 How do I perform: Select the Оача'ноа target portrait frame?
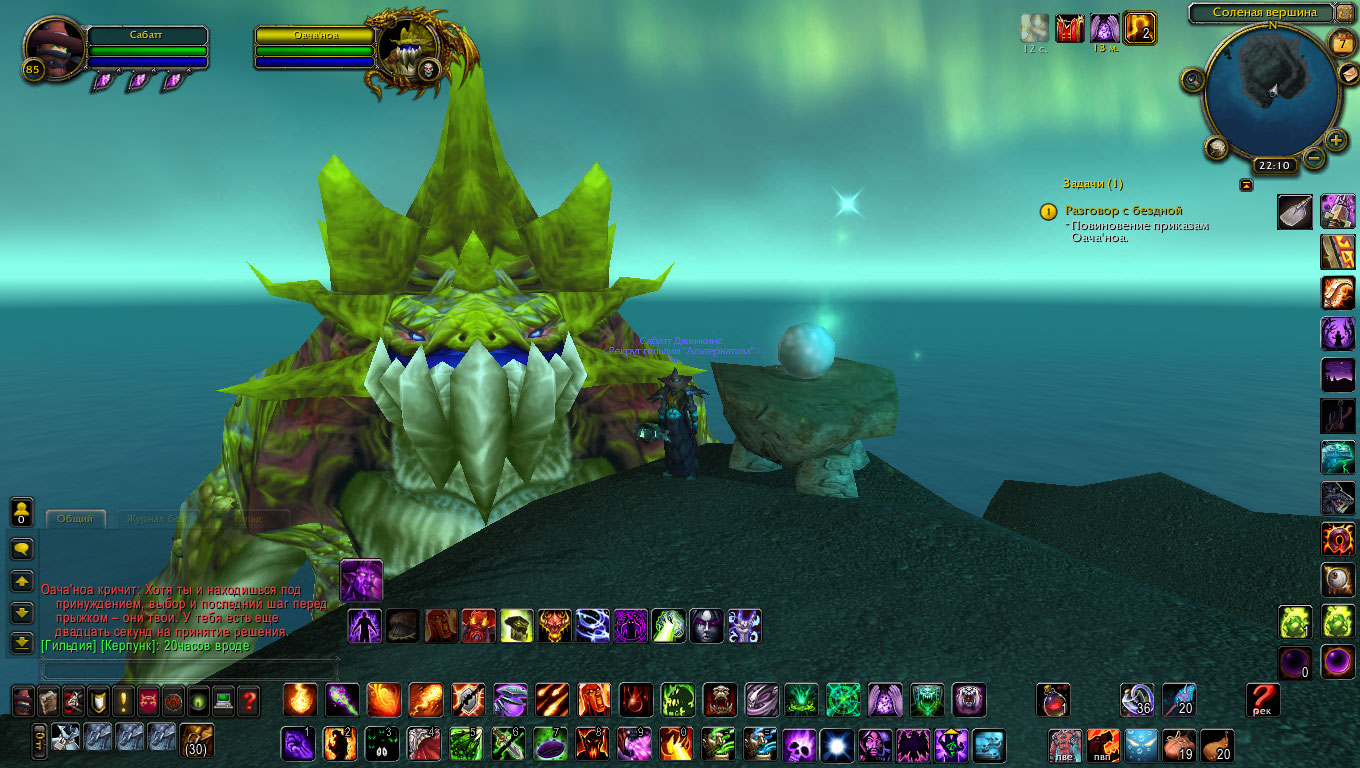tap(410, 52)
